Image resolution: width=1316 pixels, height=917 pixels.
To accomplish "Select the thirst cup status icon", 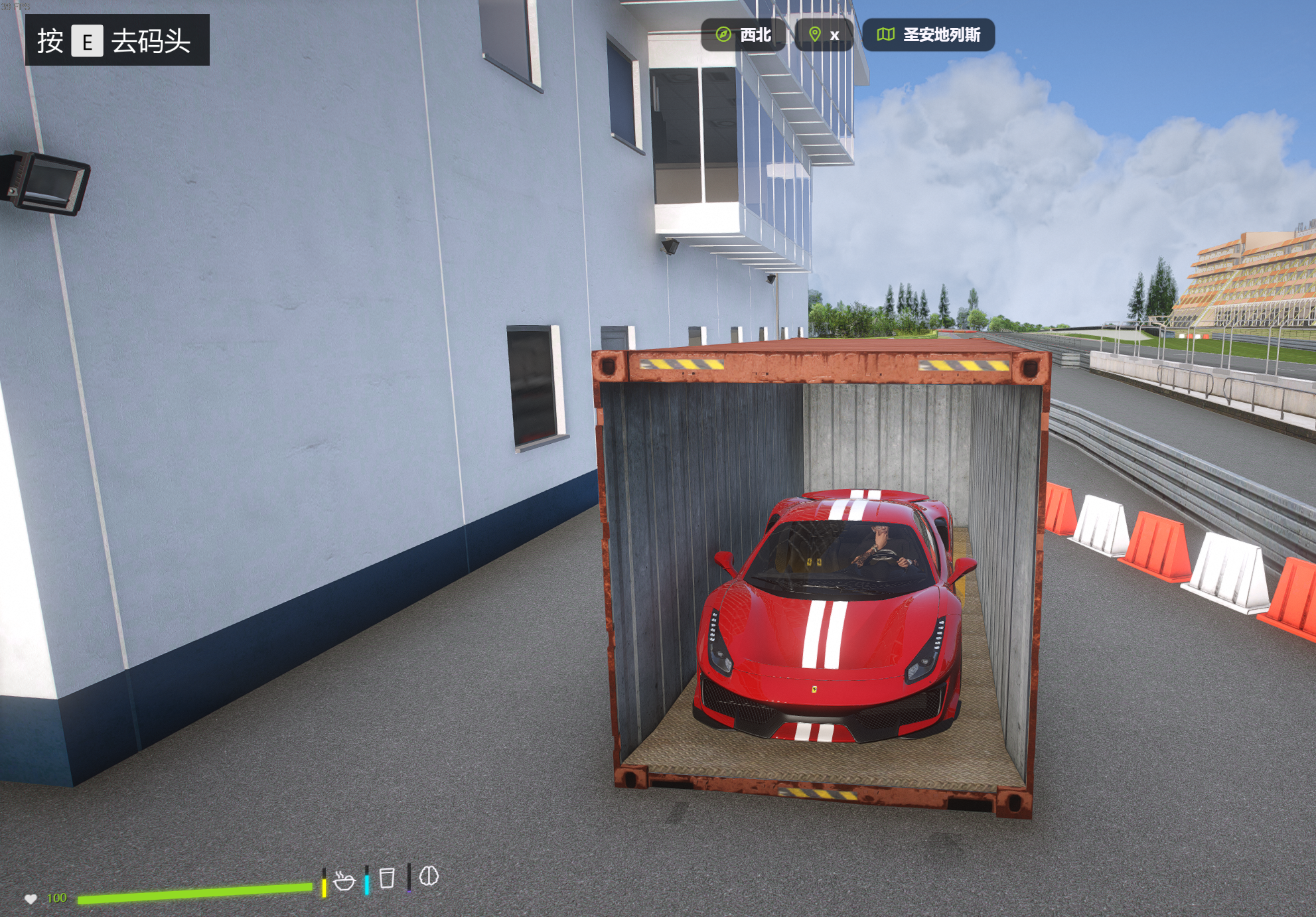I will [x=387, y=878].
